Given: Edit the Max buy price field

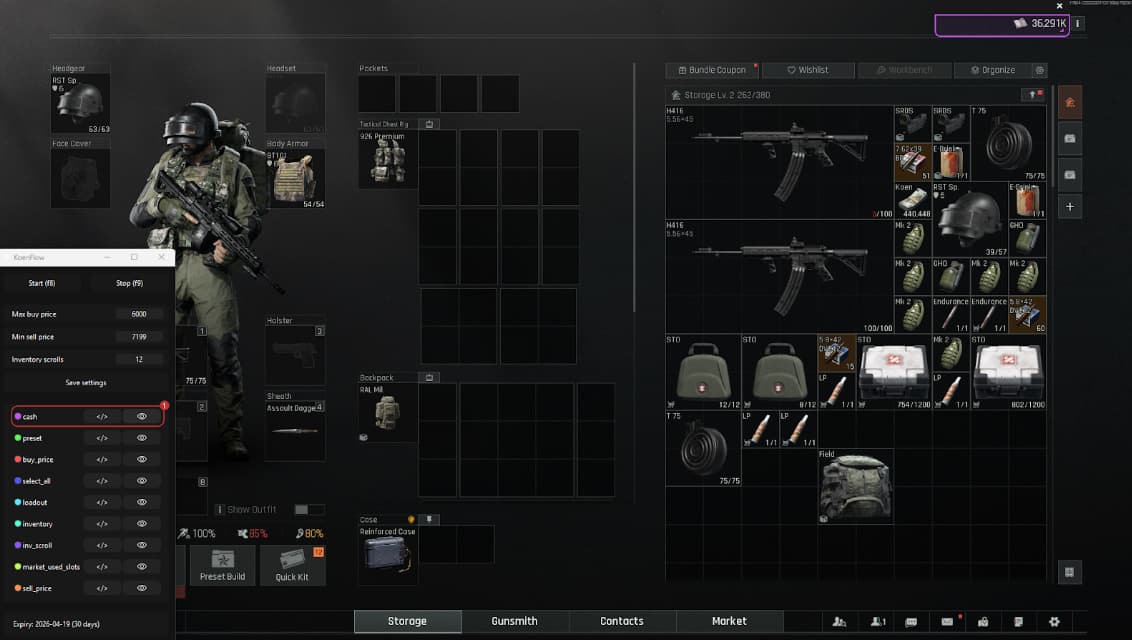Looking at the screenshot, I should 139,314.
